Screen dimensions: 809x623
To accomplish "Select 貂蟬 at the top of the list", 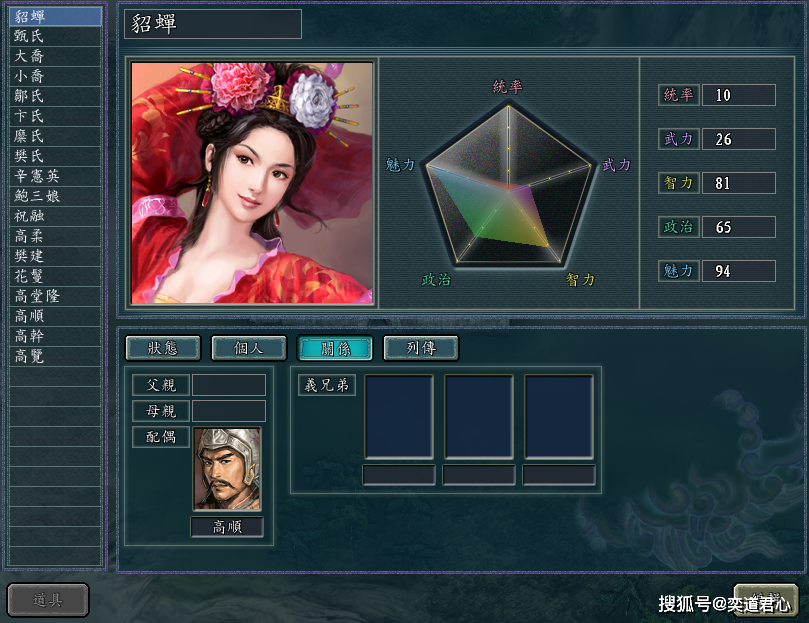I will [x=55, y=16].
